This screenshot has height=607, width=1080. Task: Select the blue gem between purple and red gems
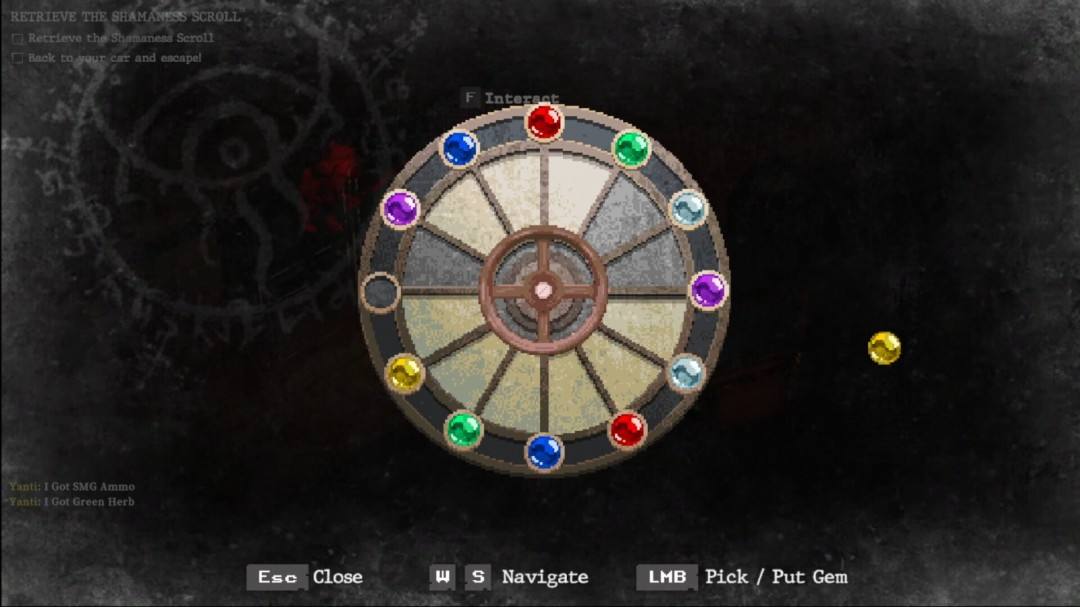pos(459,149)
